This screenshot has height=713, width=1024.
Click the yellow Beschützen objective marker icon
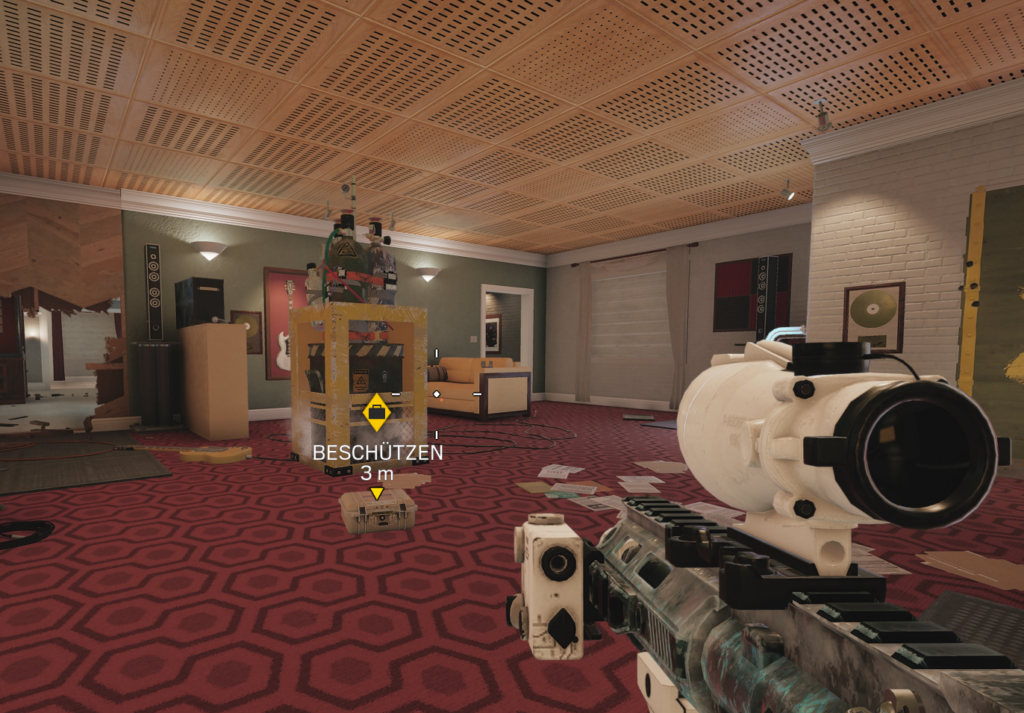pyautogui.click(x=376, y=412)
